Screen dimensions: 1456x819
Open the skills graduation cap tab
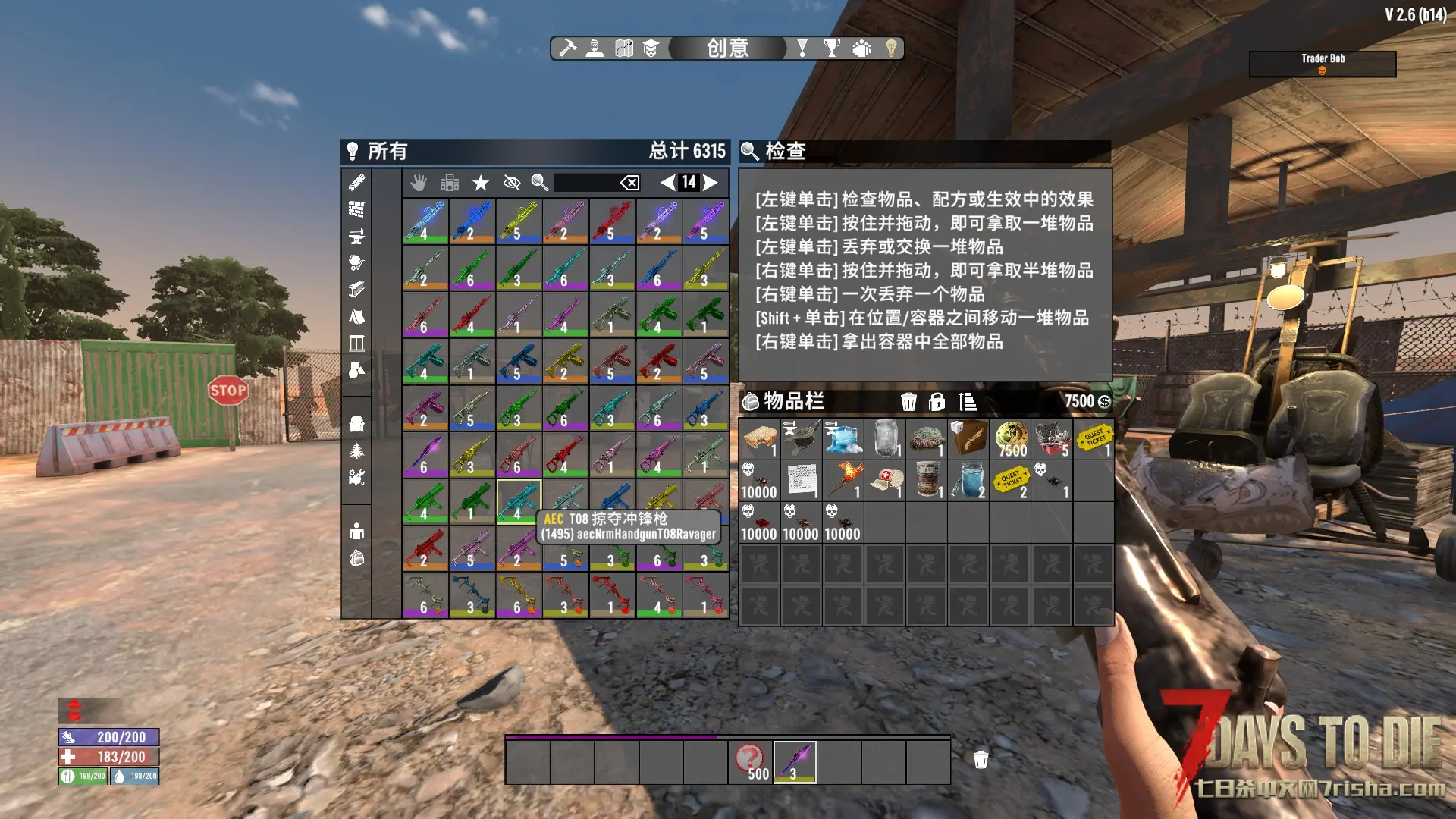coord(651,49)
